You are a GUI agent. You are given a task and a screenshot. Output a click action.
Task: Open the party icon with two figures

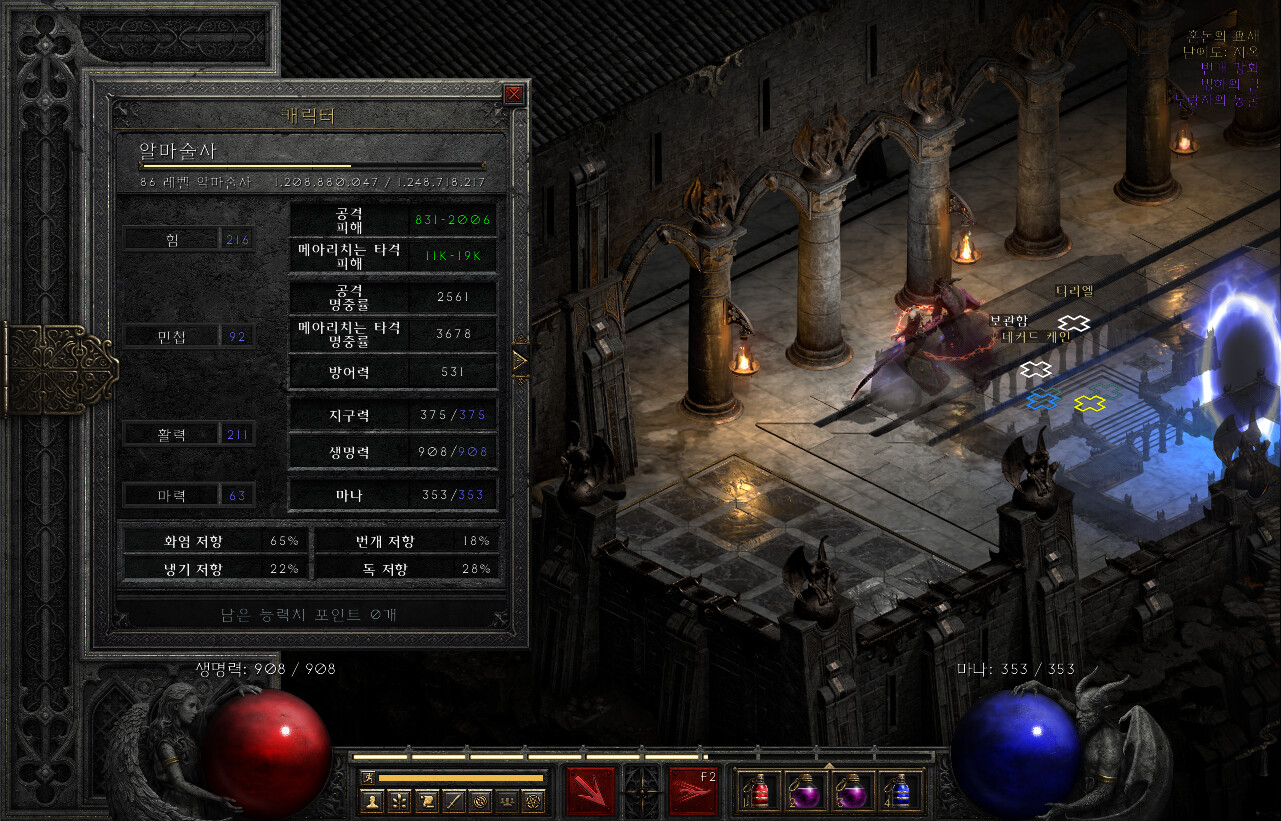(508, 800)
